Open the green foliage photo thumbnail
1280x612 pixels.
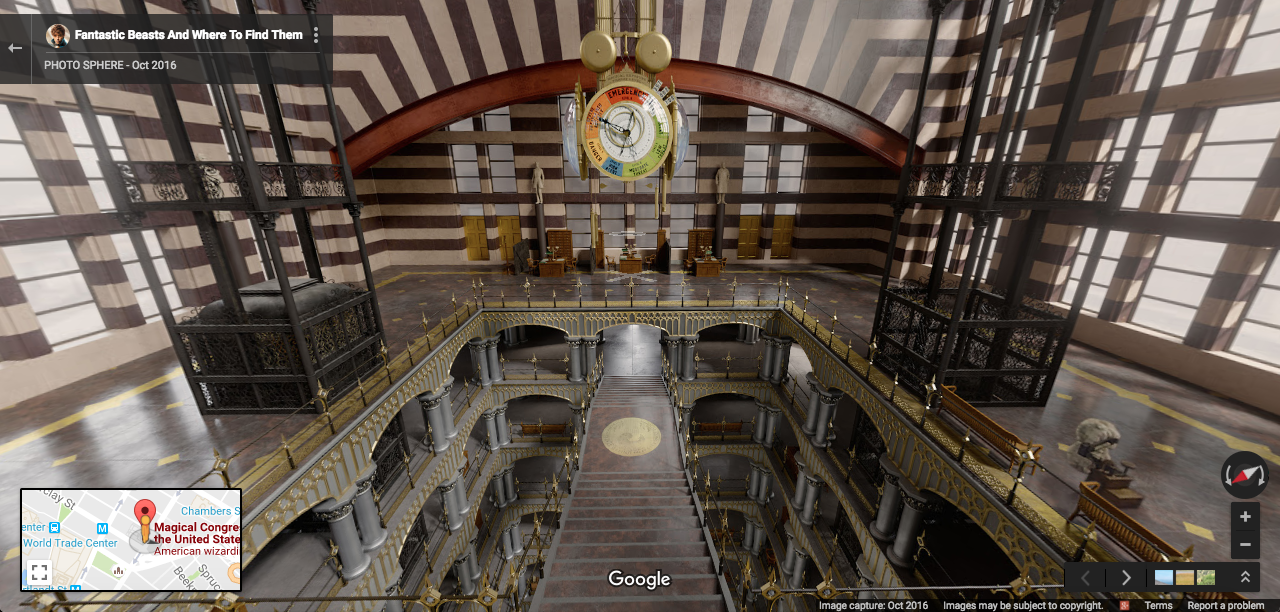click(x=1206, y=577)
